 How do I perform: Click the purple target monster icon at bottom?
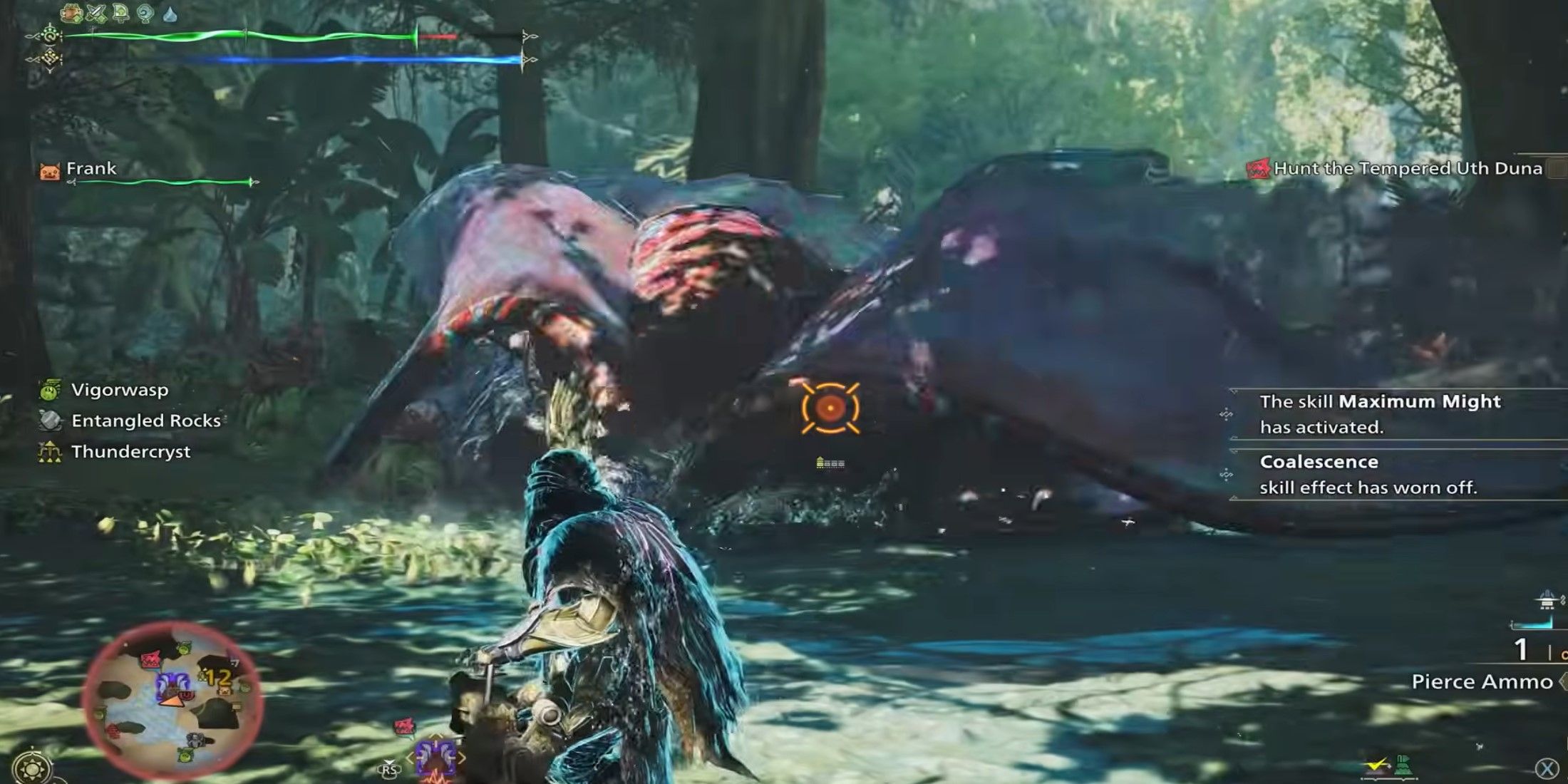coord(435,758)
